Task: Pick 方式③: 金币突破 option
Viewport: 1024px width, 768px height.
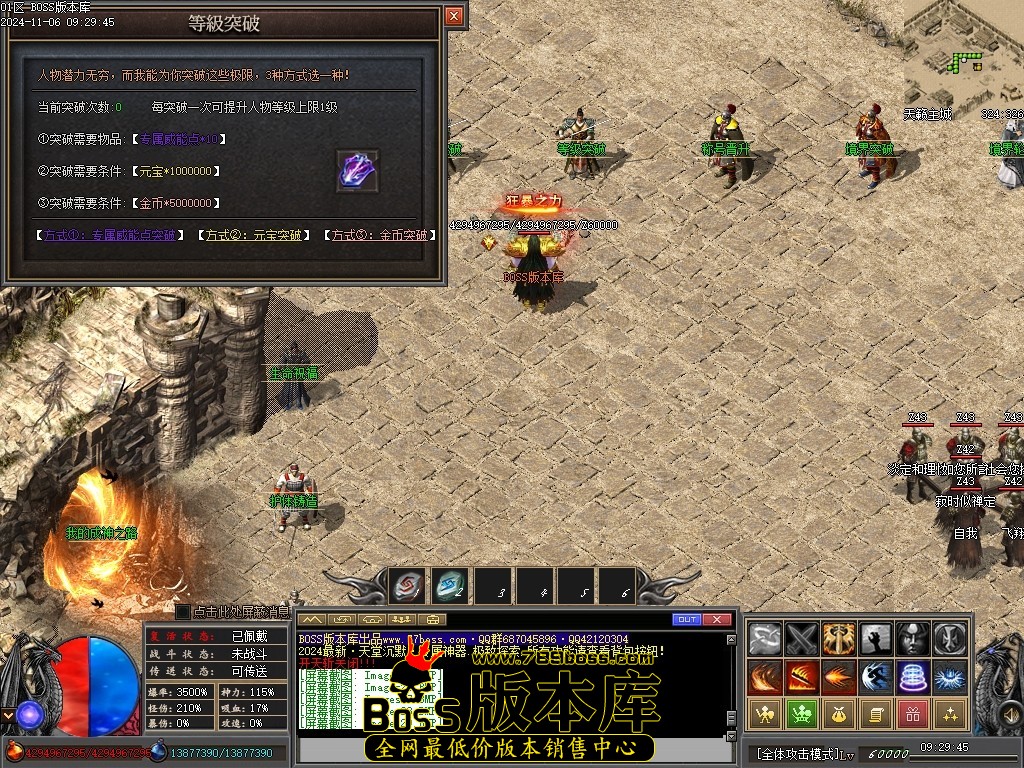Action: (379, 235)
